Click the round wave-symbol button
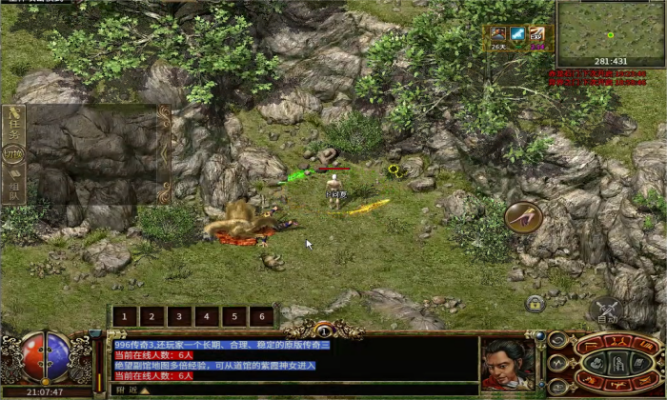667x400 pixels. pyautogui.click(x=557, y=362)
